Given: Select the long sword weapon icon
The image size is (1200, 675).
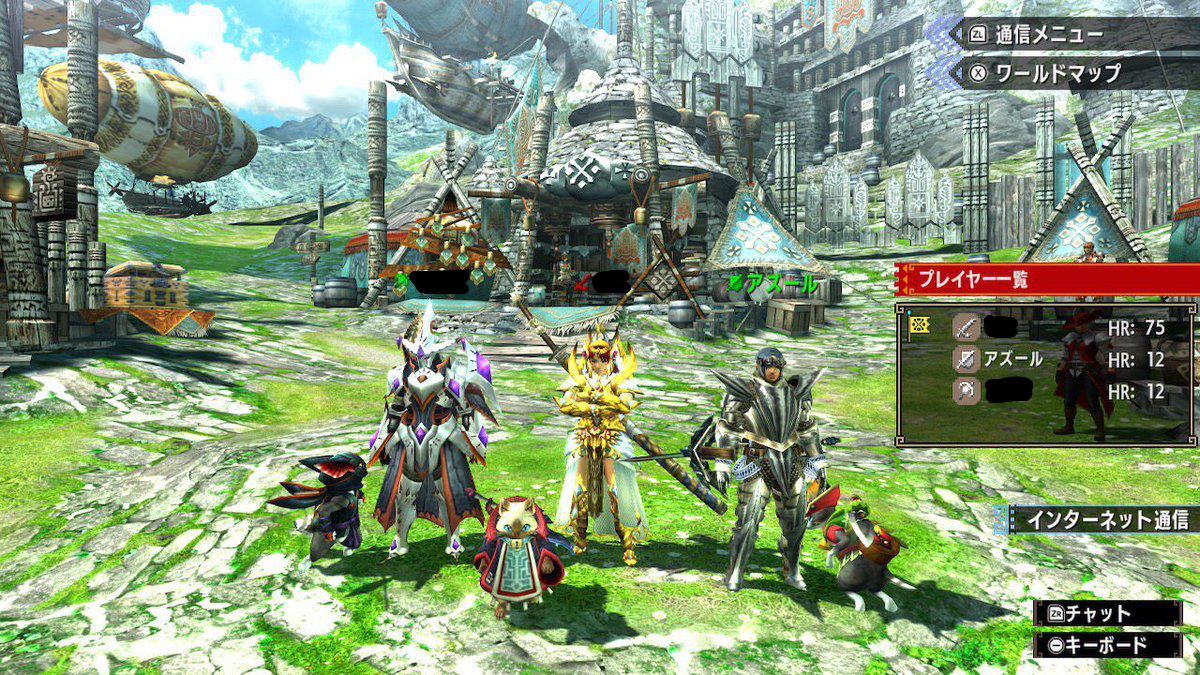Looking at the screenshot, I should (x=964, y=326).
